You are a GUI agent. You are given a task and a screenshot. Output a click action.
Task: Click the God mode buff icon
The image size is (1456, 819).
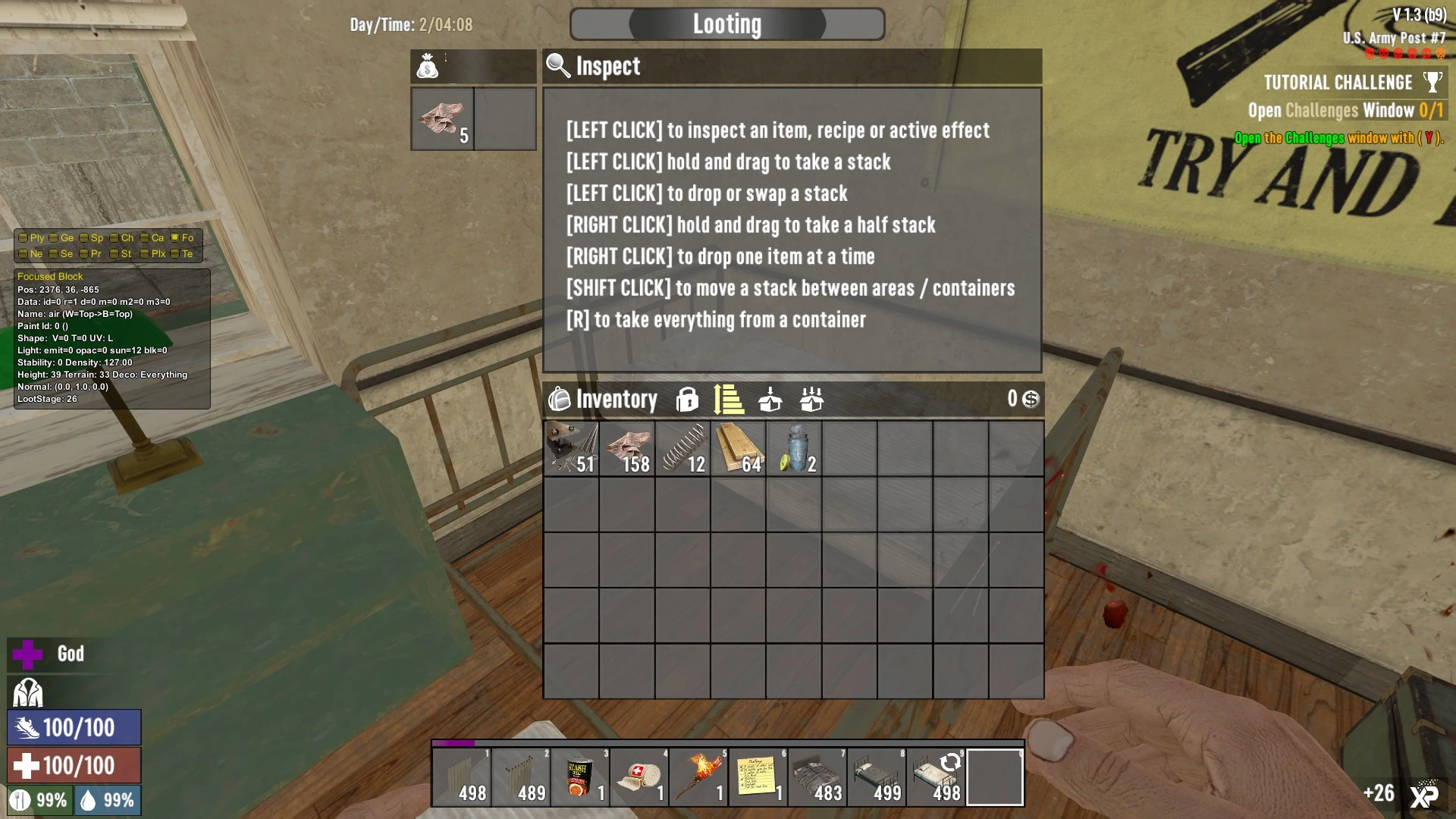point(28,654)
